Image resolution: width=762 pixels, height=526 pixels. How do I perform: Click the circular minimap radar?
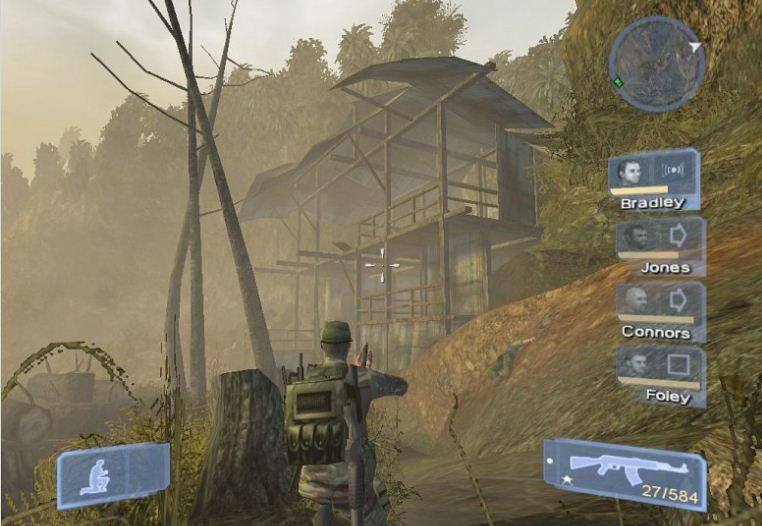click(655, 60)
